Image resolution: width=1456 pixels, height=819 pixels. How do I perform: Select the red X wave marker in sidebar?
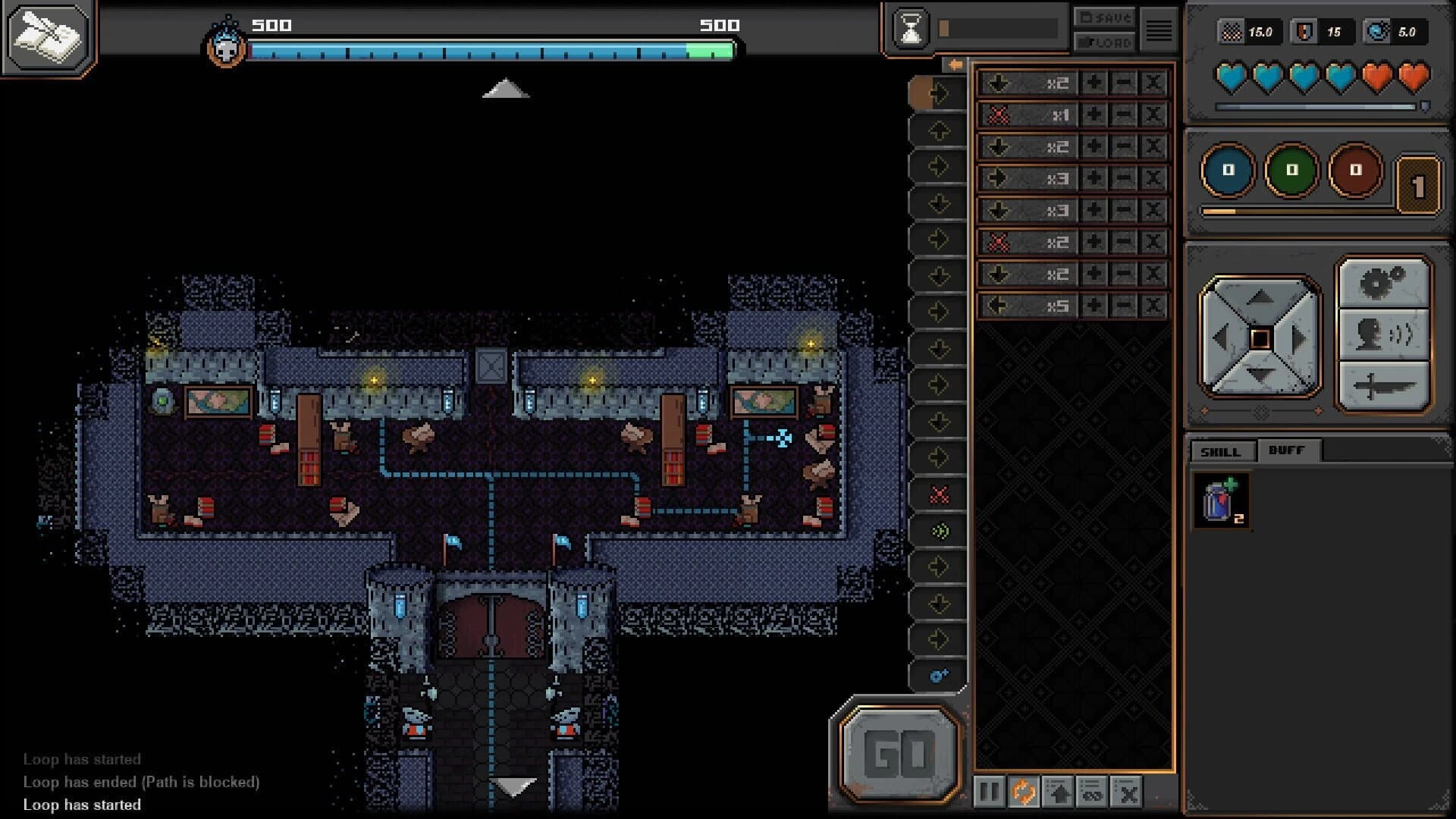[x=940, y=494]
